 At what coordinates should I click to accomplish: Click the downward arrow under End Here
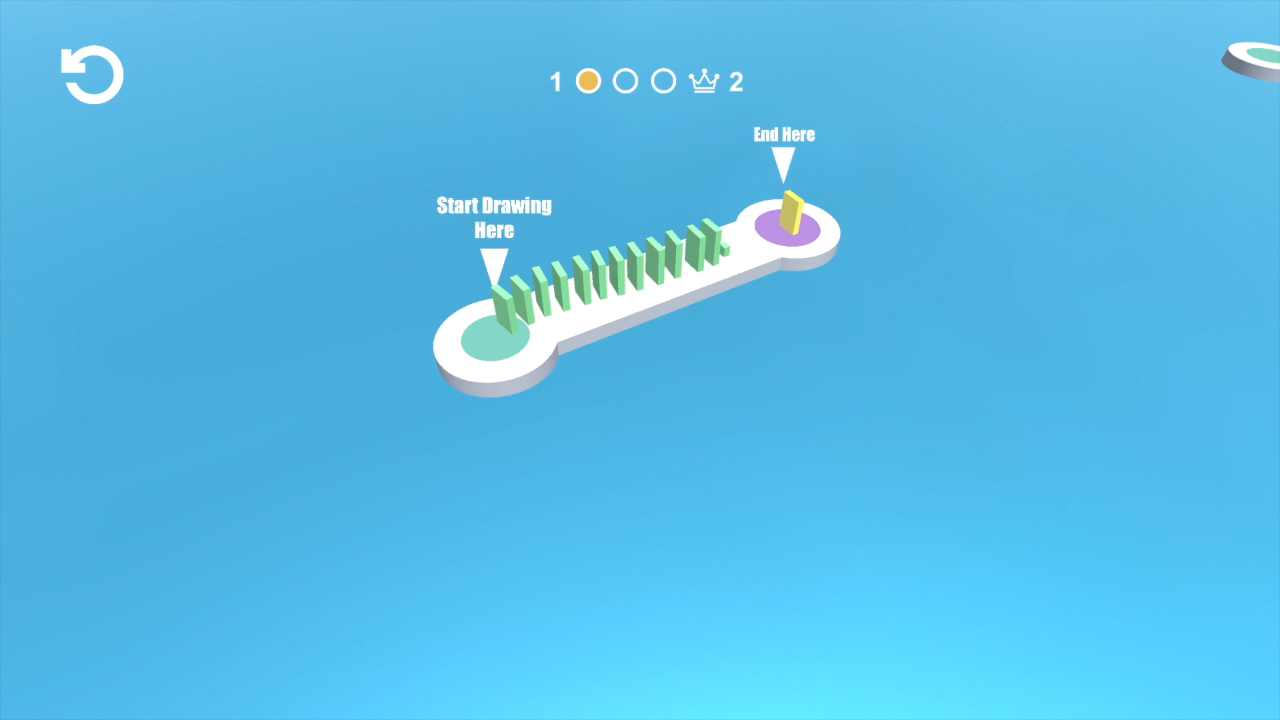(x=783, y=161)
